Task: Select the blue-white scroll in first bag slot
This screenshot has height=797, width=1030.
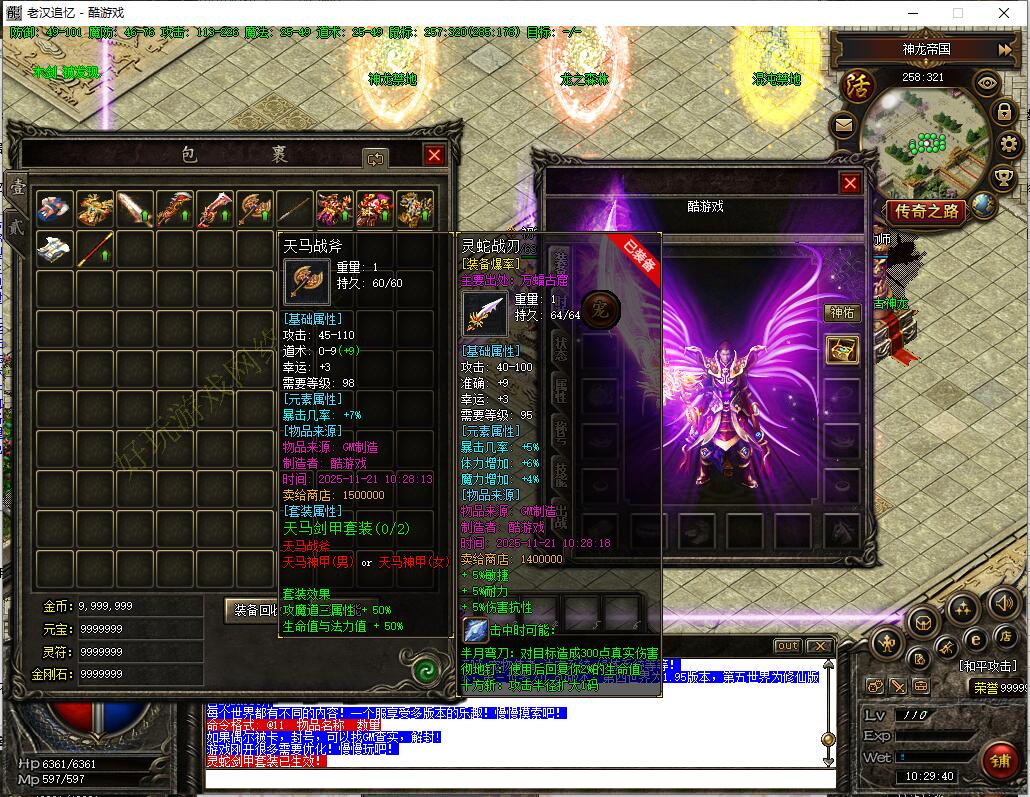Action: (x=54, y=209)
